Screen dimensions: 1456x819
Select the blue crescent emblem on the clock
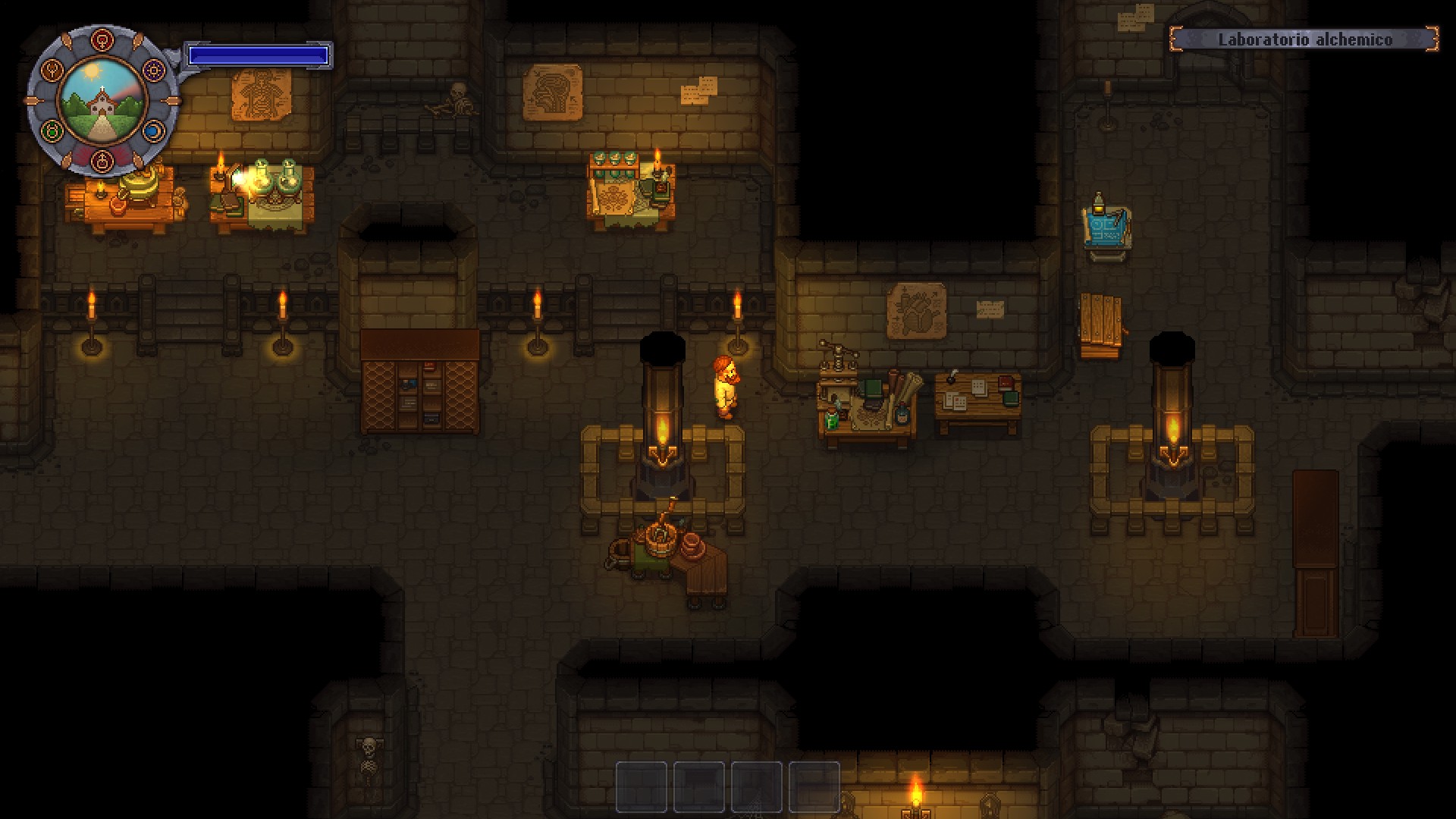[153, 130]
